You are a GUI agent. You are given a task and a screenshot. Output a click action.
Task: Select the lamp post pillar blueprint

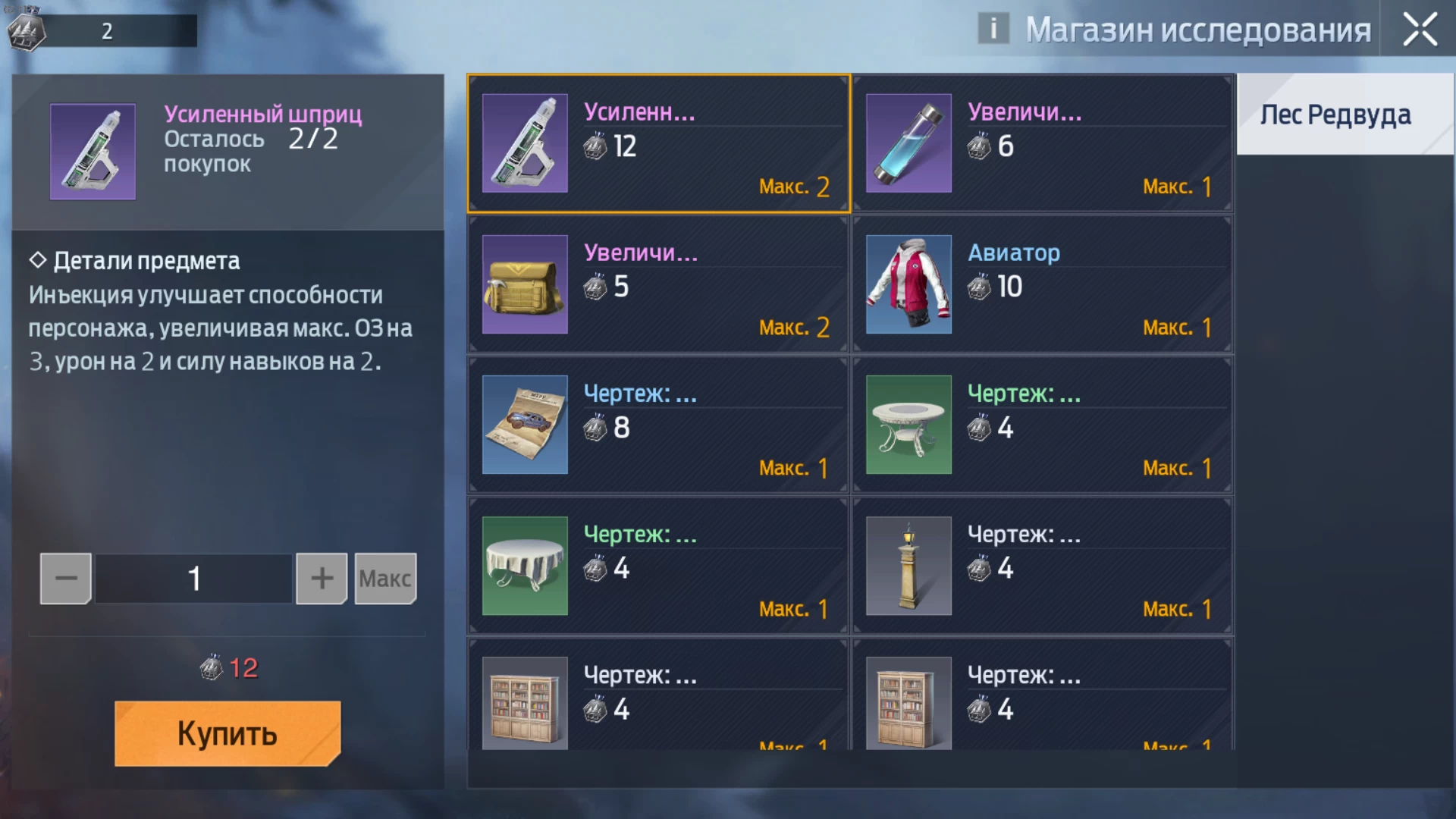(1042, 566)
